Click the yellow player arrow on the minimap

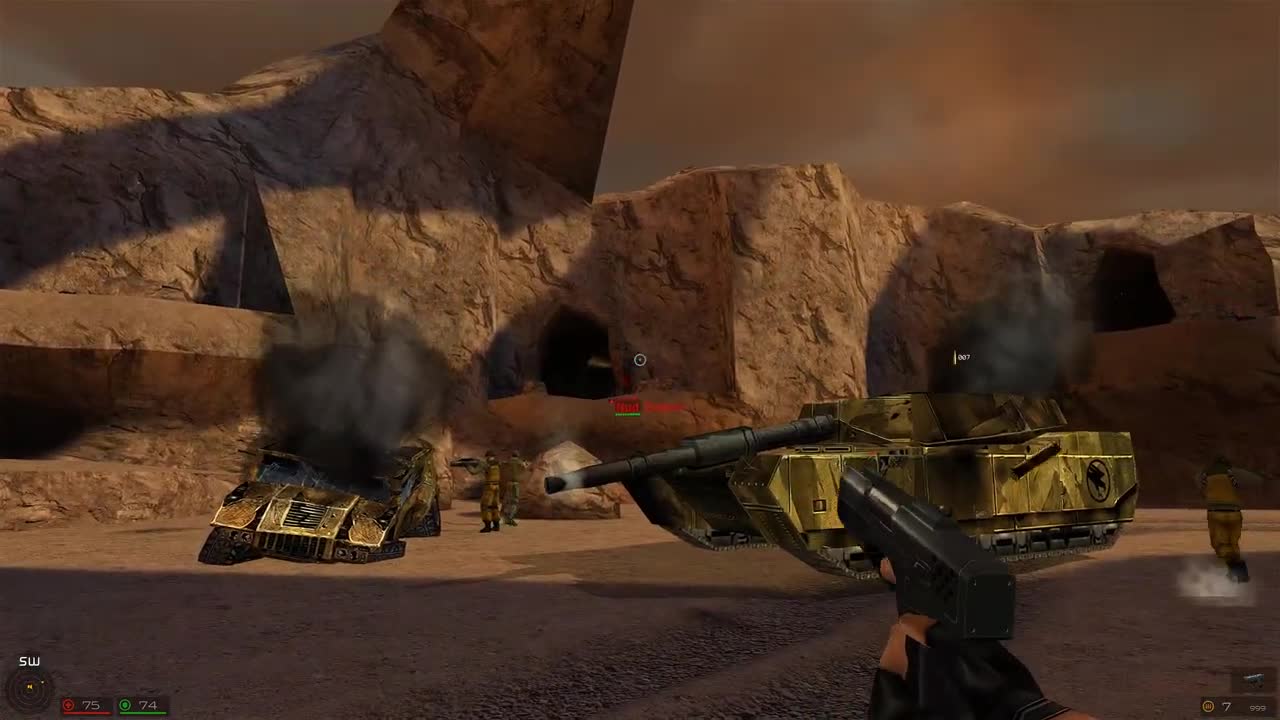click(30, 686)
